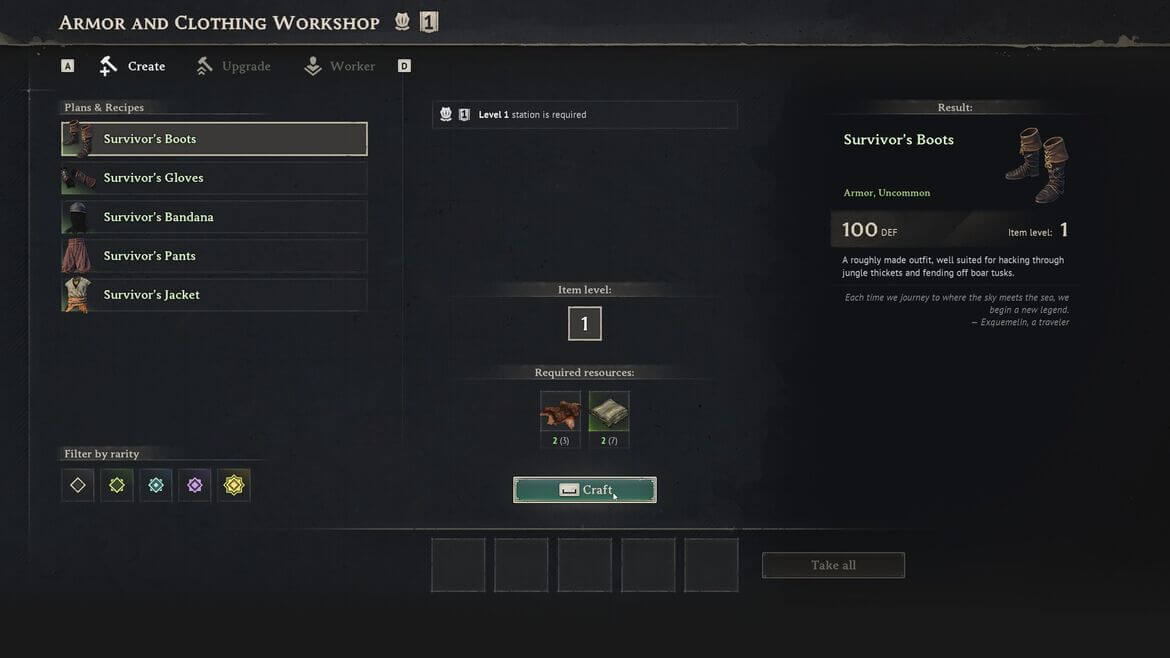The height and width of the screenshot is (658, 1170).
Task: Pick the Survivor's Pants recipe
Action: [214, 256]
